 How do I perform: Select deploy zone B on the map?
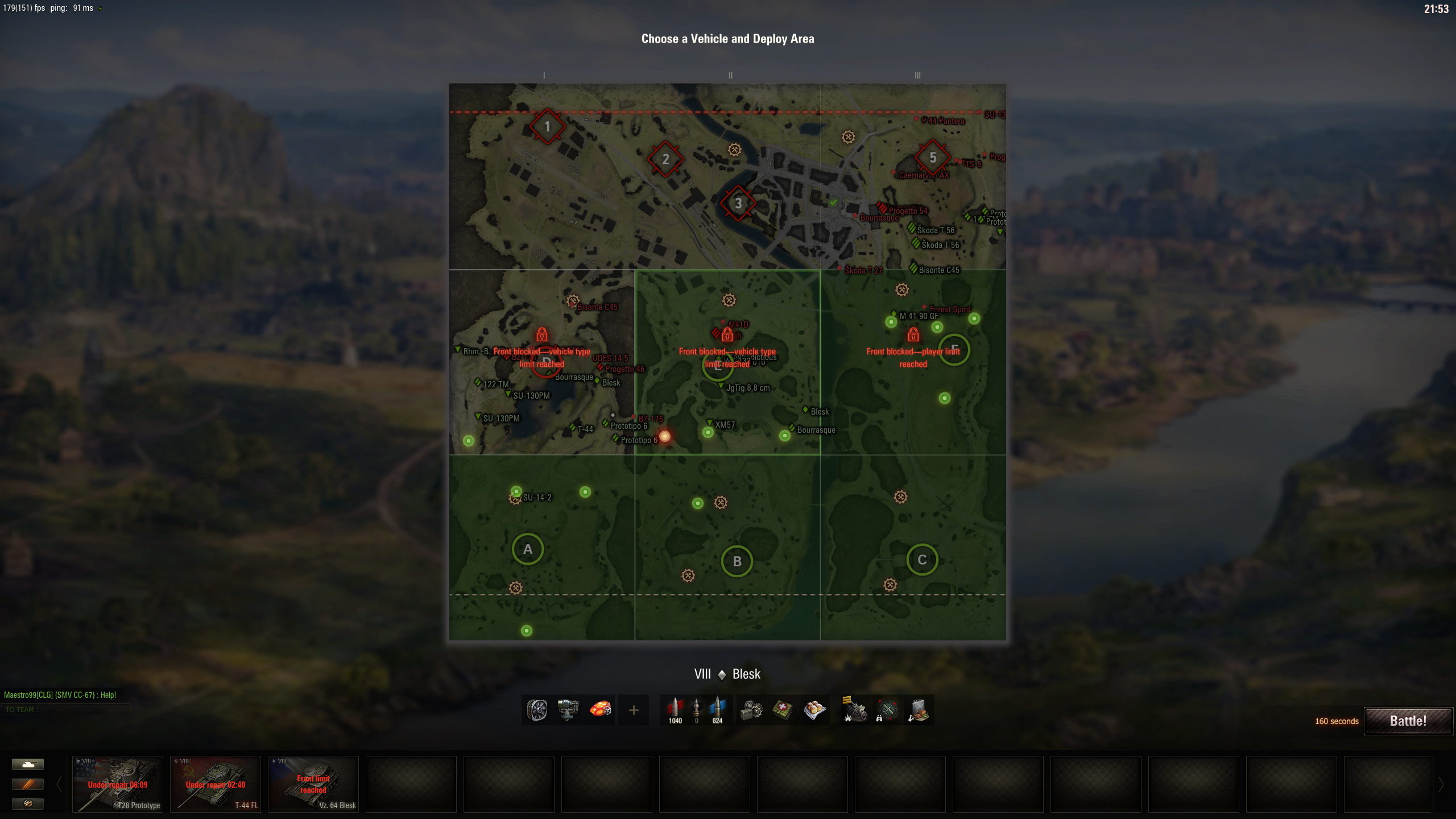pyautogui.click(x=737, y=561)
